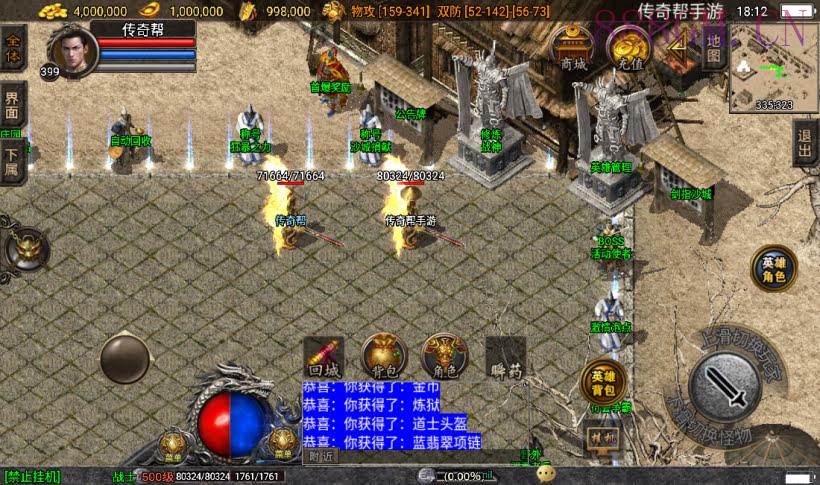Open the 角色 character sheet
The width and height of the screenshot is (820, 485).
point(443,355)
